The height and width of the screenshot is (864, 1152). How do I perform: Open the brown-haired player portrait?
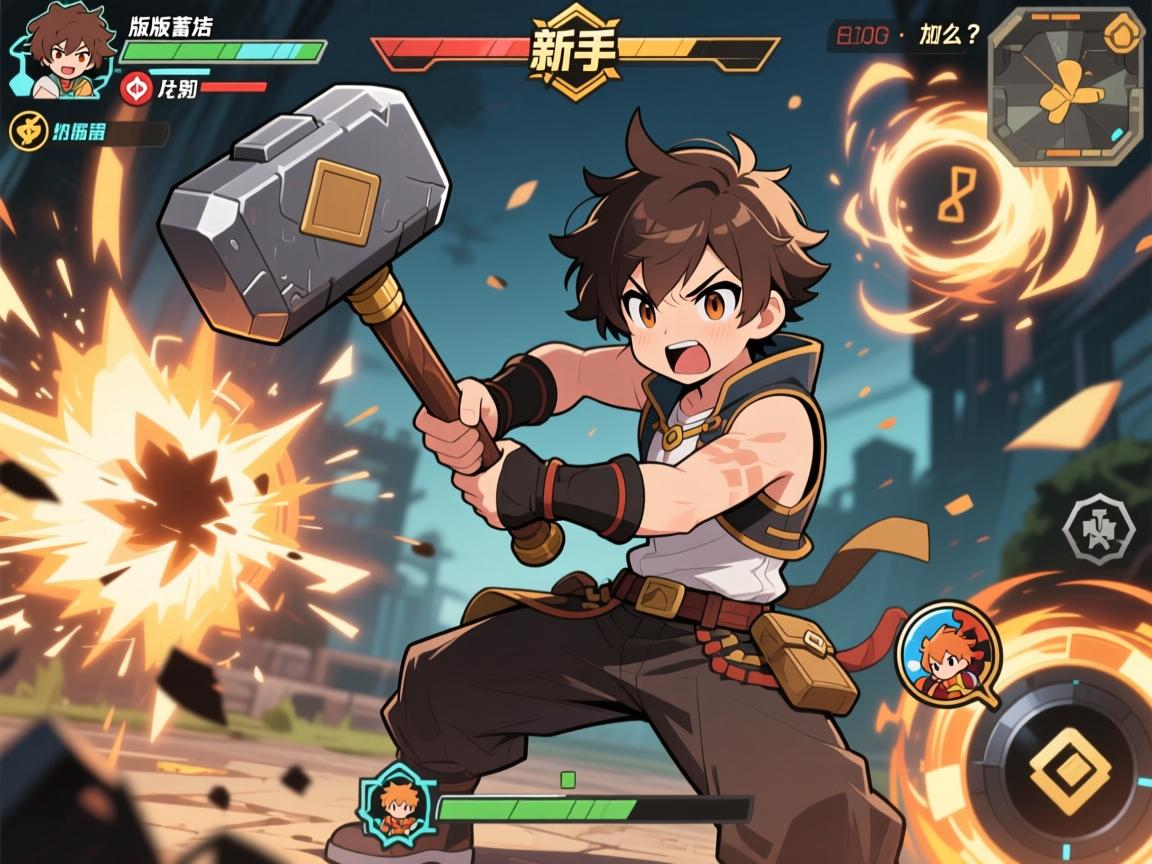coord(62,52)
